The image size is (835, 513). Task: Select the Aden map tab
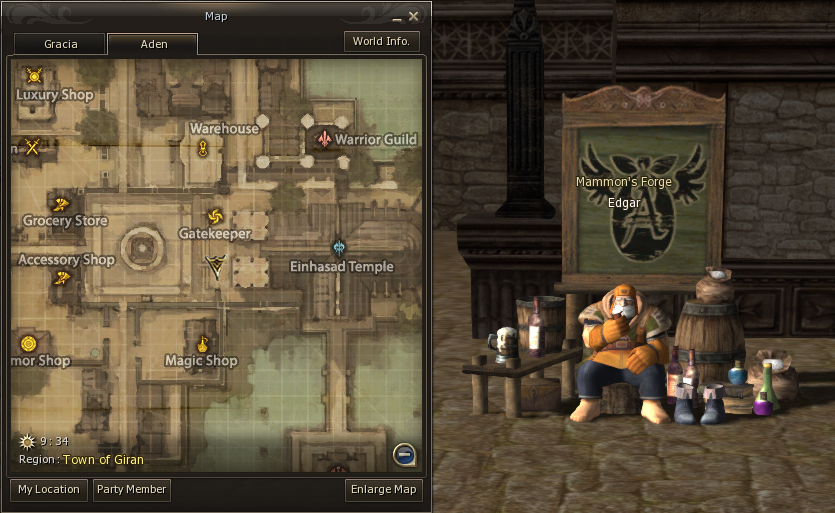pyautogui.click(x=153, y=45)
